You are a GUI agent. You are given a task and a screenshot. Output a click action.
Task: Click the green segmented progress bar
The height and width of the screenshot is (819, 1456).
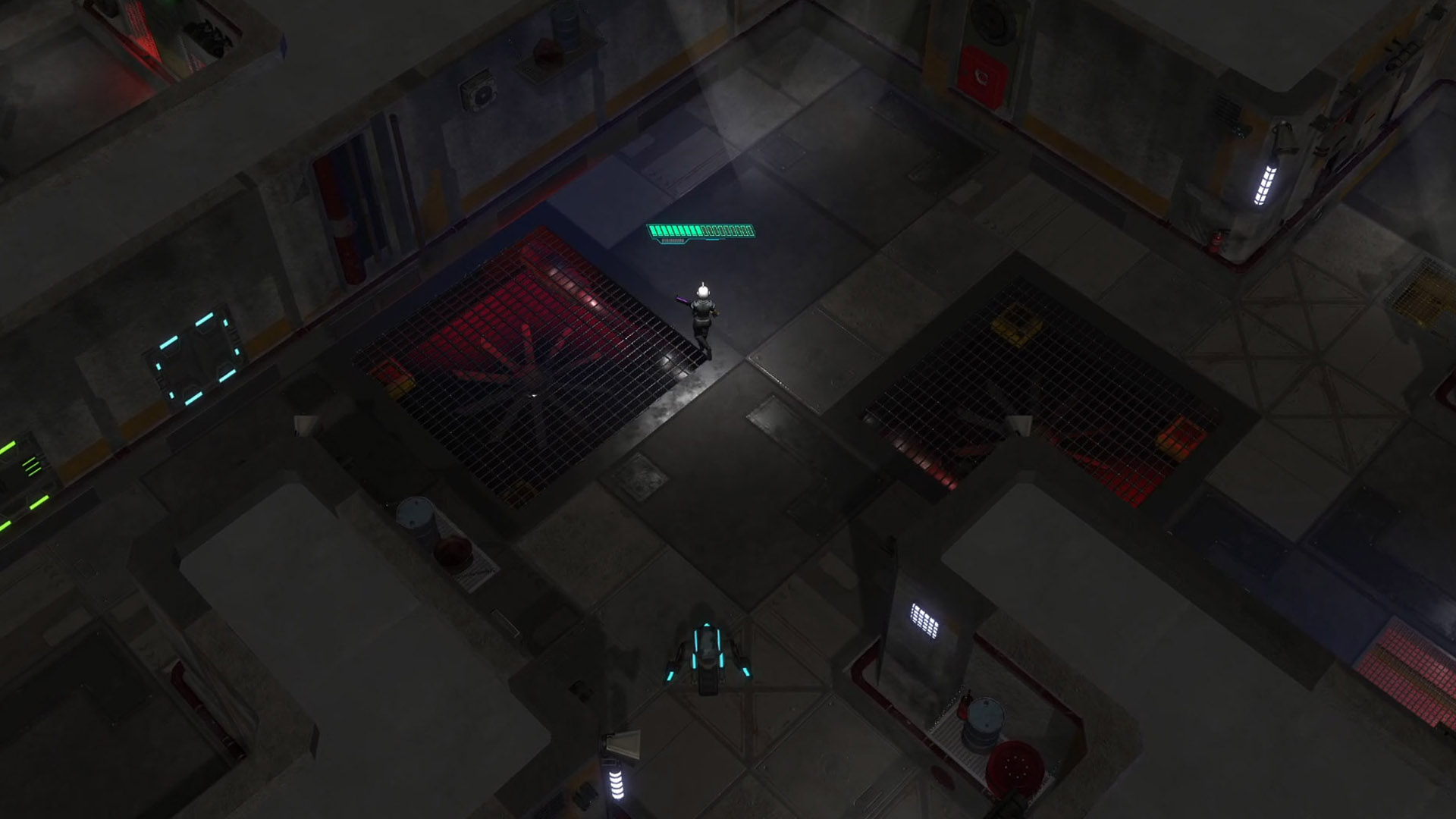click(x=701, y=231)
